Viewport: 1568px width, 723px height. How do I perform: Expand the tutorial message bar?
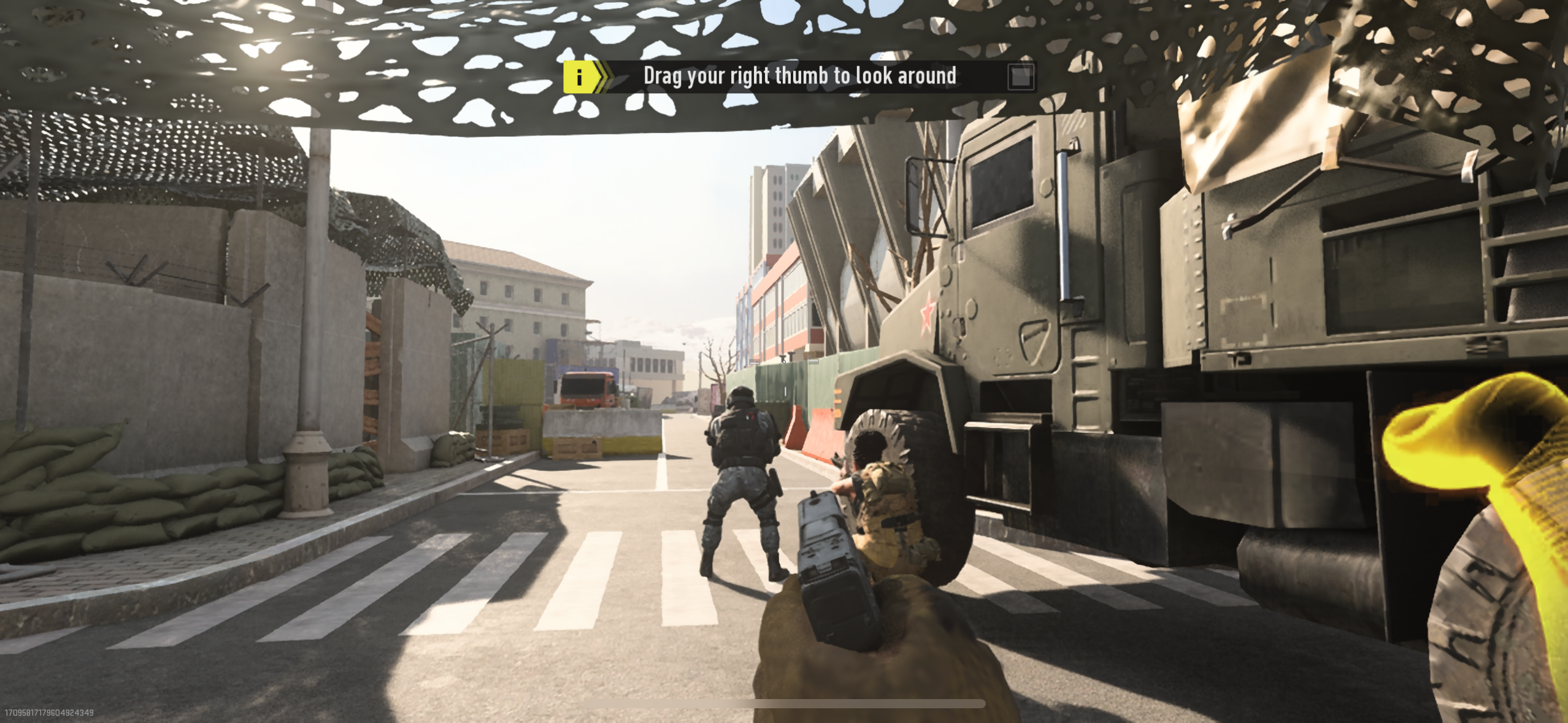point(797,76)
